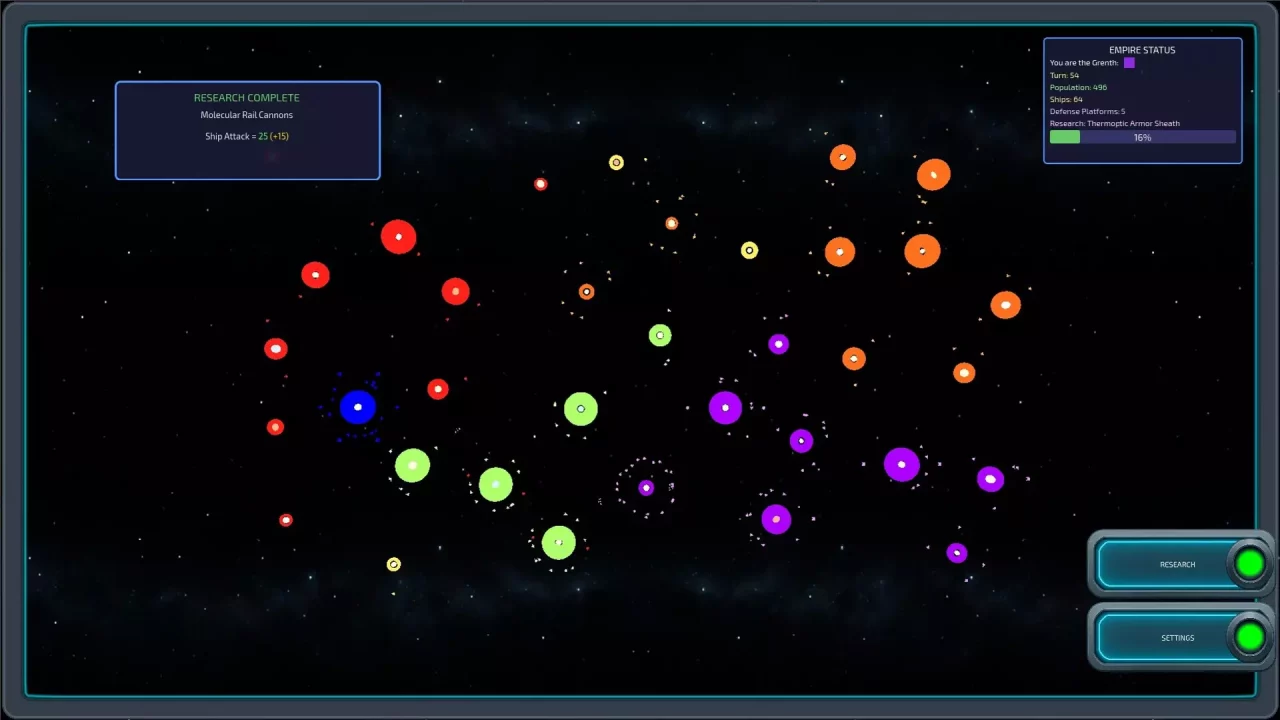Open the Research menu
Screen dimensions: 1280x720
(x=1177, y=564)
